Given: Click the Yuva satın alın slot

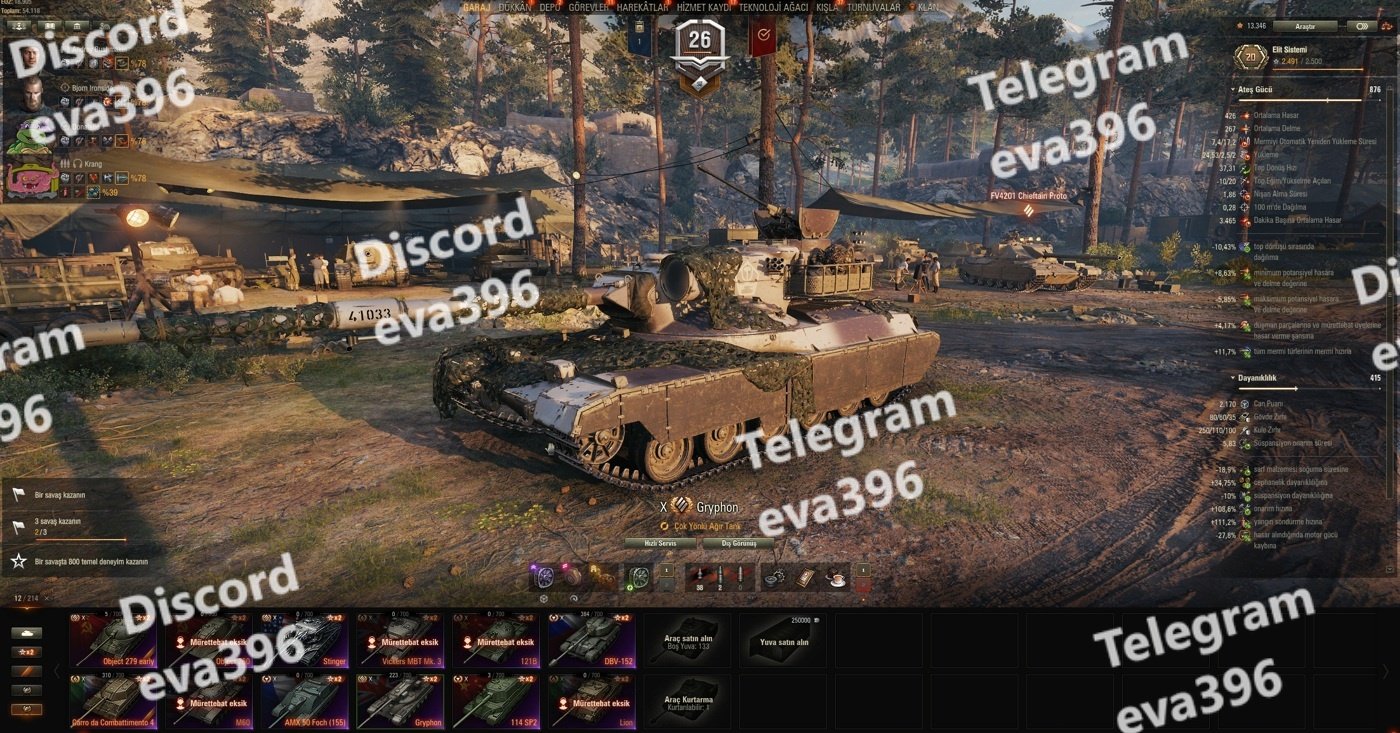Looking at the screenshot, I should point(783,640).
